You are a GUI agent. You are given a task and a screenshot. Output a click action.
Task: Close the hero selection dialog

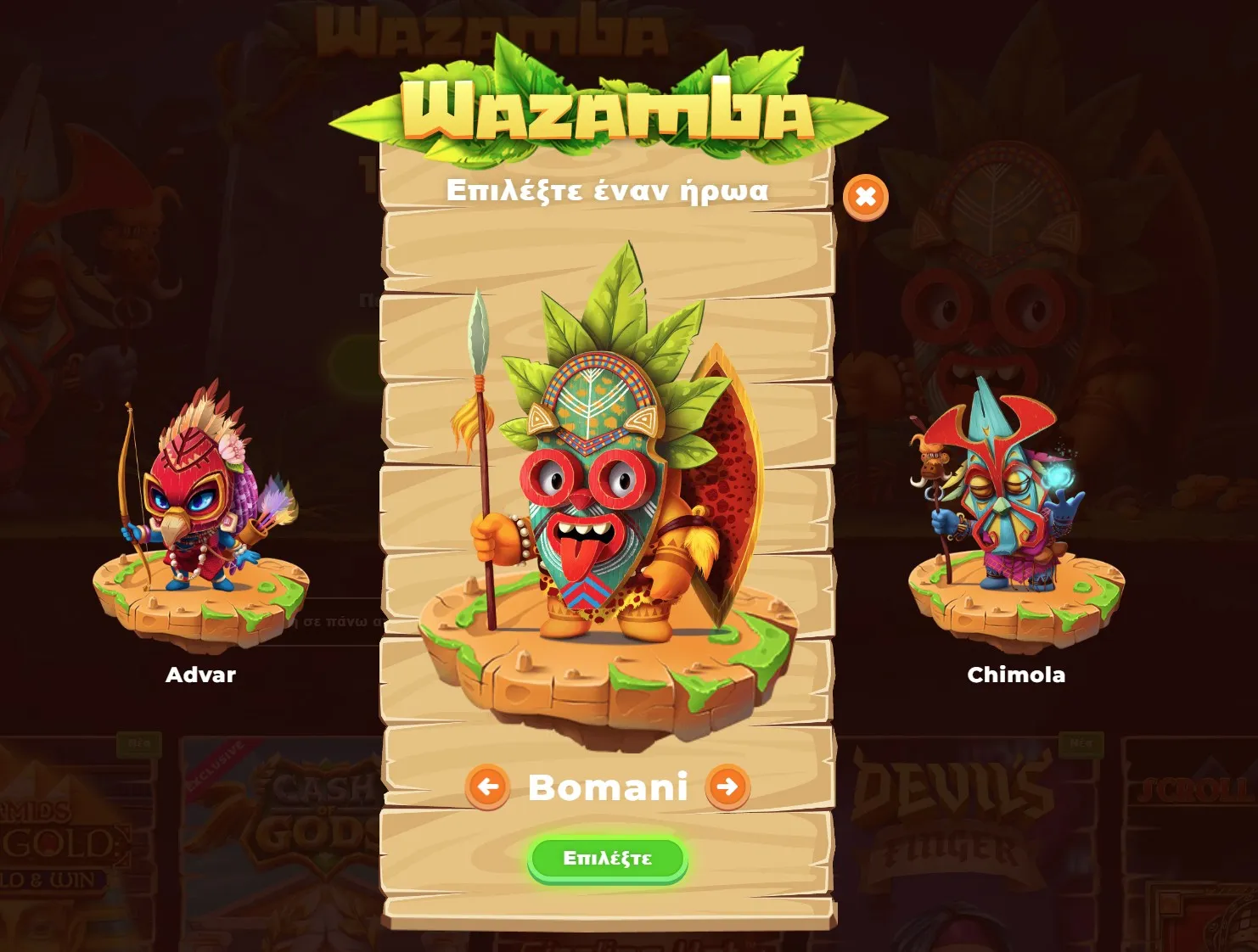tap(865, 198)
